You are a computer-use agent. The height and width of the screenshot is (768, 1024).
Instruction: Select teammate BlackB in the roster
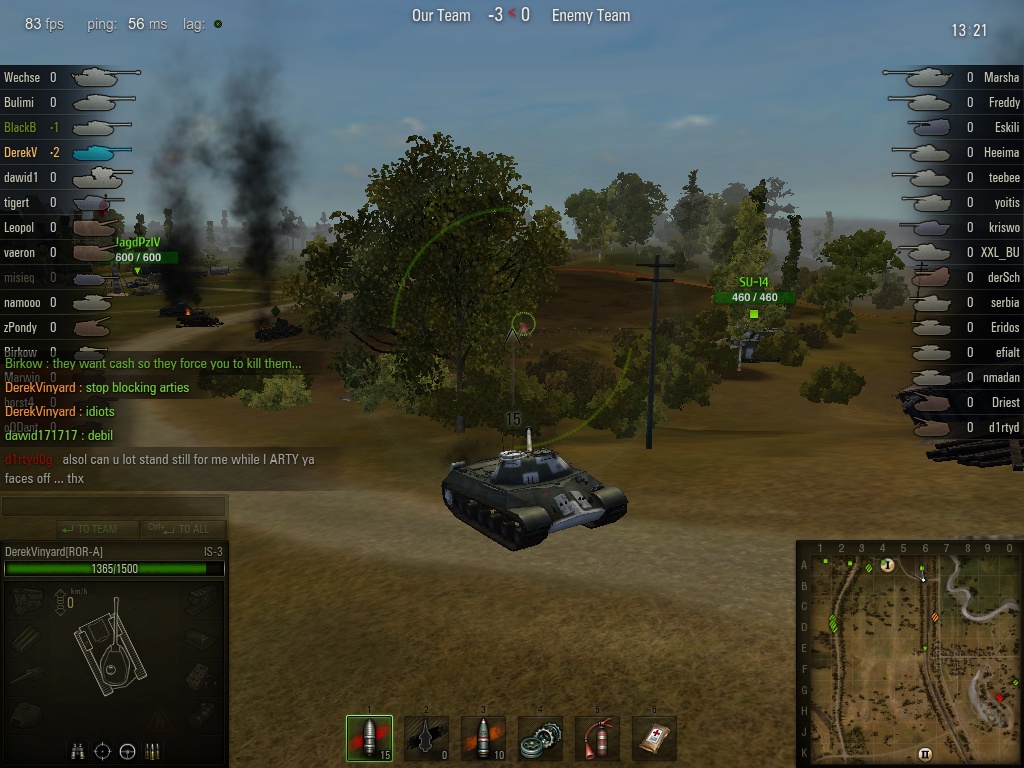(x=20, y=127)
